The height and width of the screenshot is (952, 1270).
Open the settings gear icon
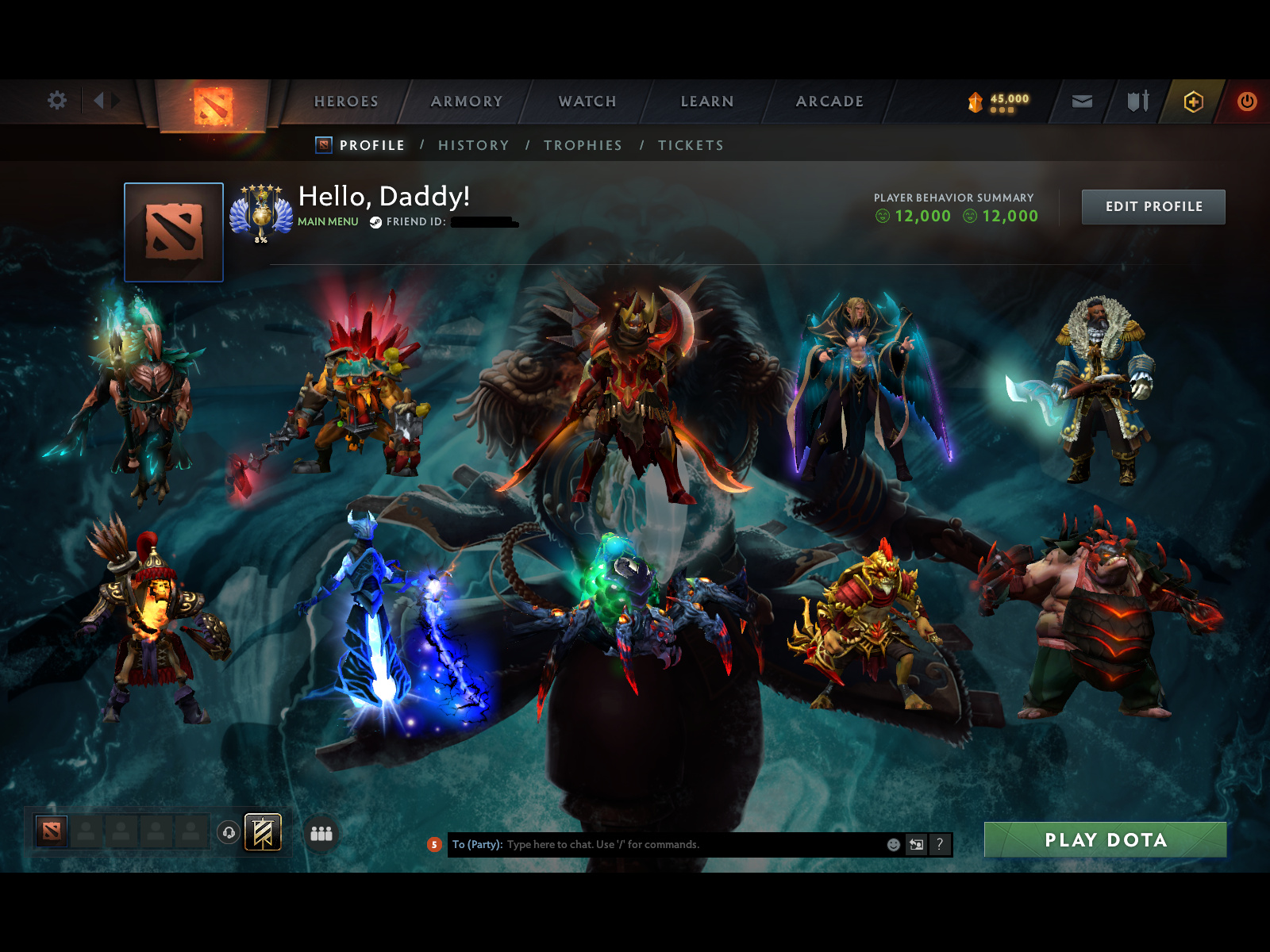tap(56, 102)
